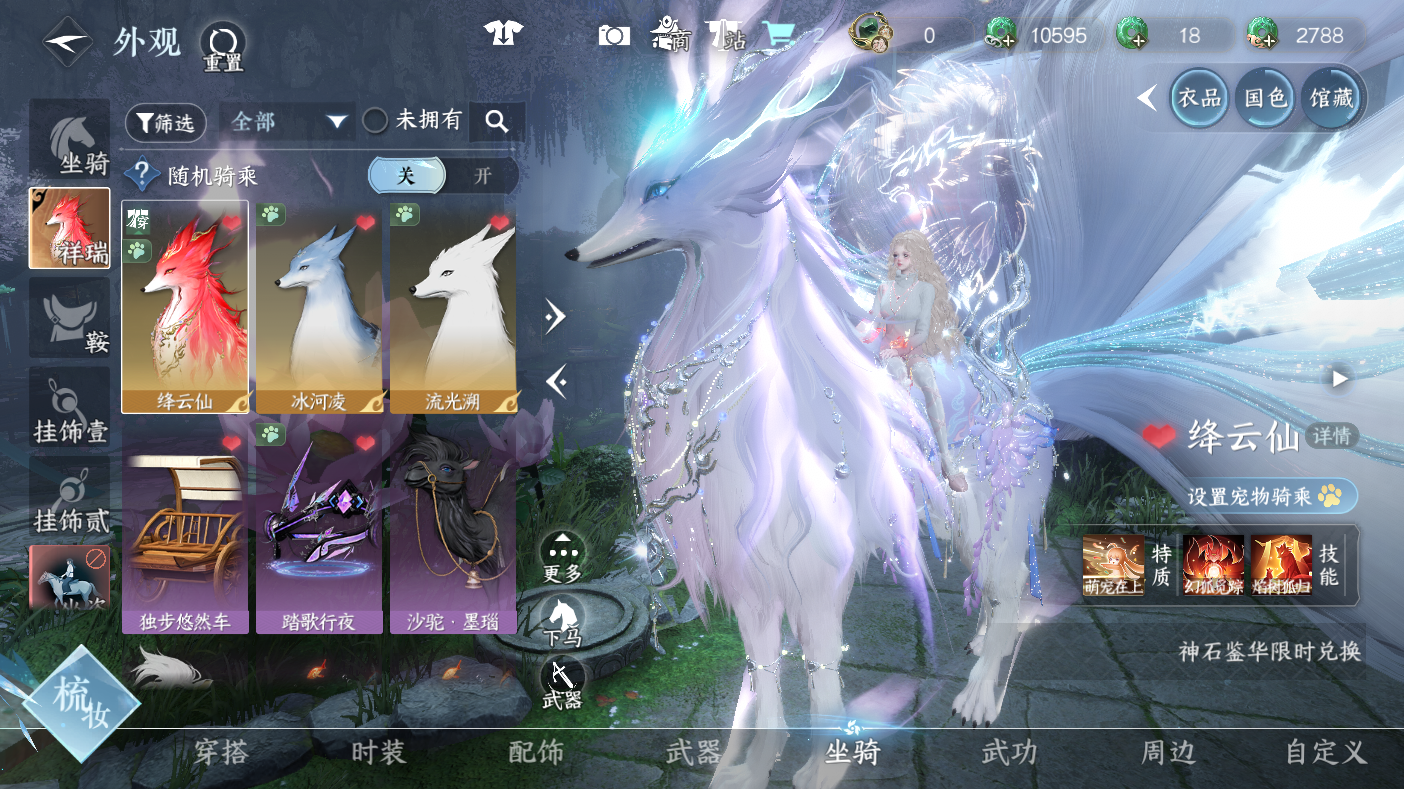Open the magnifier search button

(496, 122)
